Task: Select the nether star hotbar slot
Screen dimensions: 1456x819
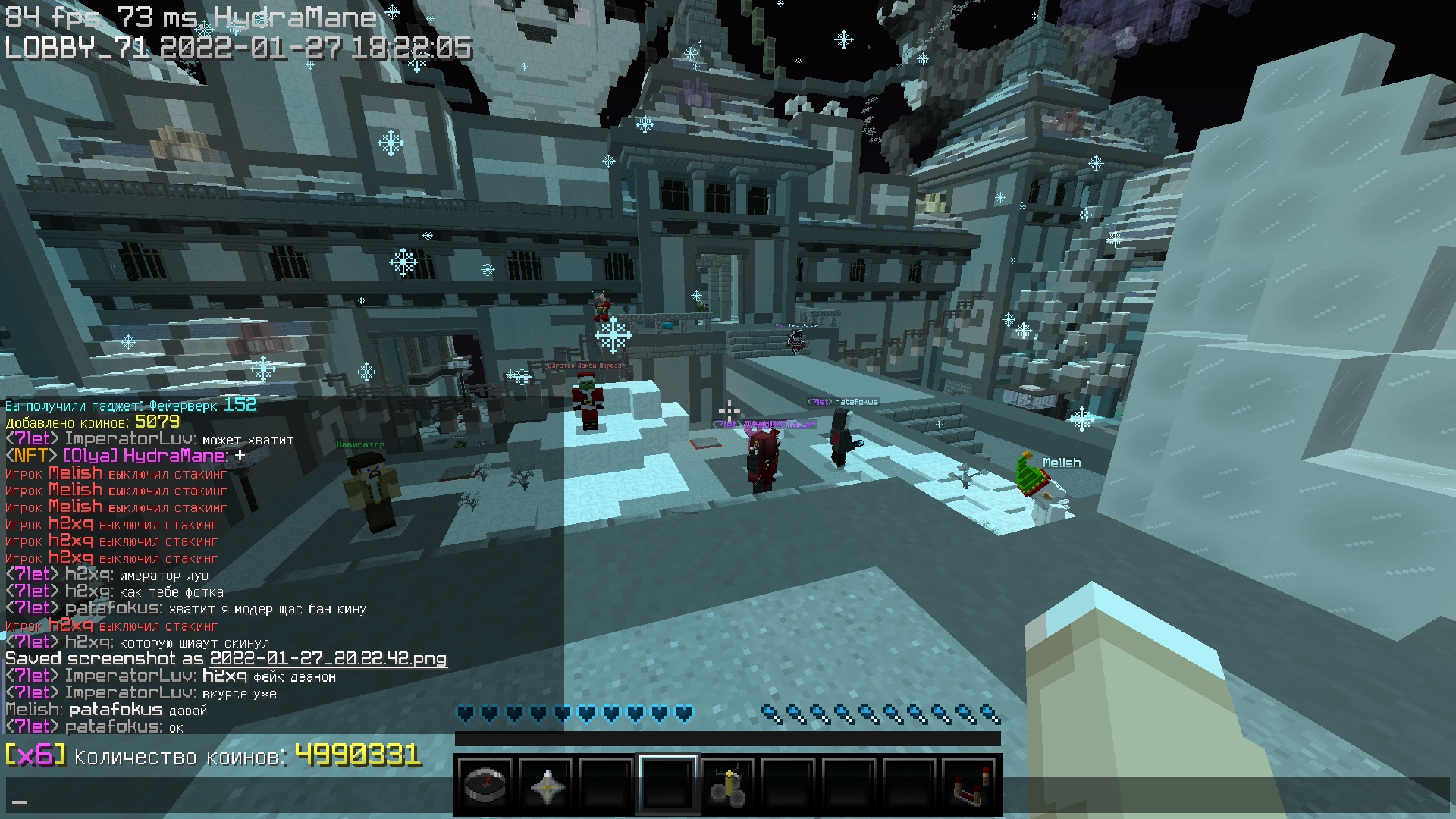Action: point(546,786)
